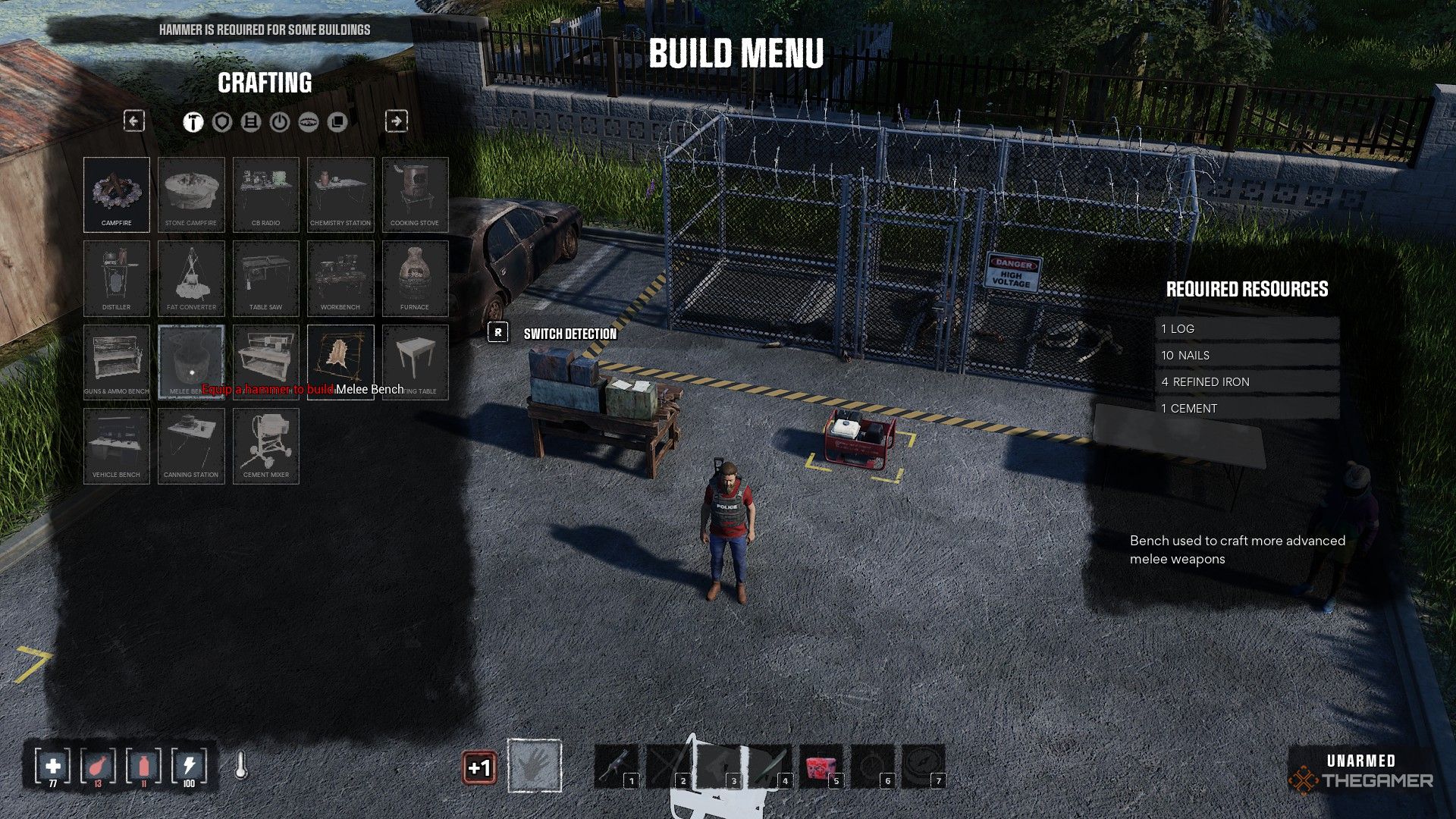Screen dimensions: 1456x819
Task: Pick the Cement Mixer build tile
Action: click(265, 446)
